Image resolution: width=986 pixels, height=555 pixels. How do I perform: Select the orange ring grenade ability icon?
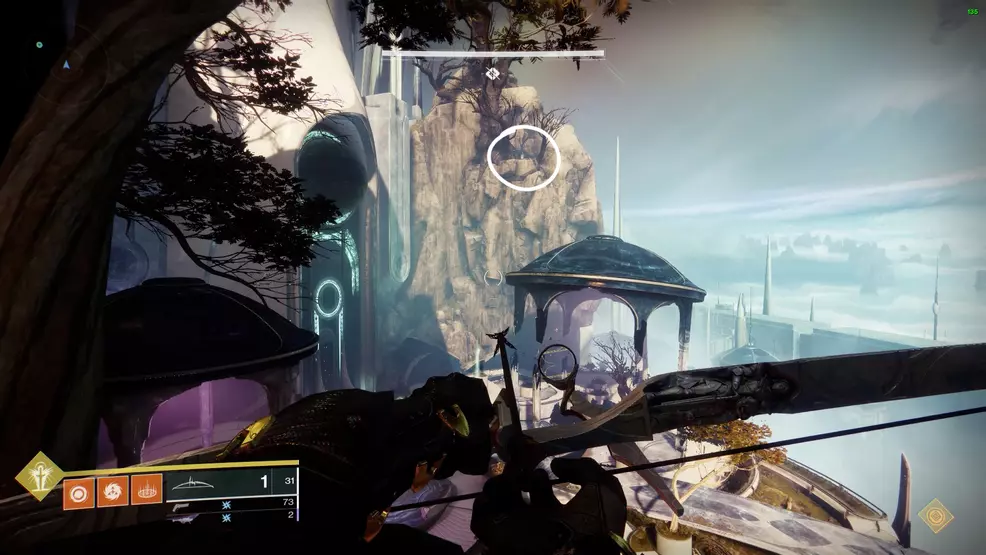coord(79,491)
